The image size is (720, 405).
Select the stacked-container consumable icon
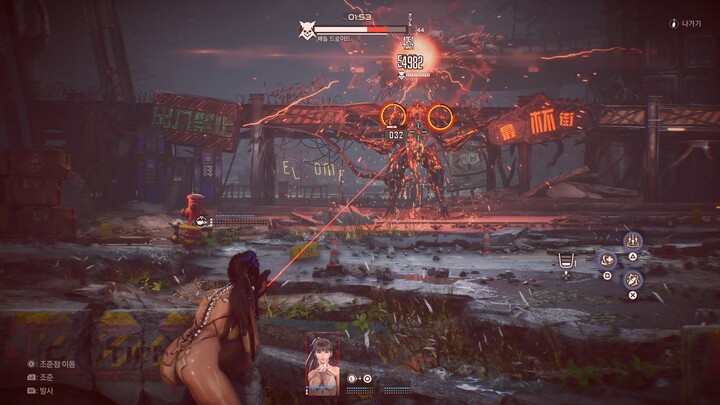567,261
